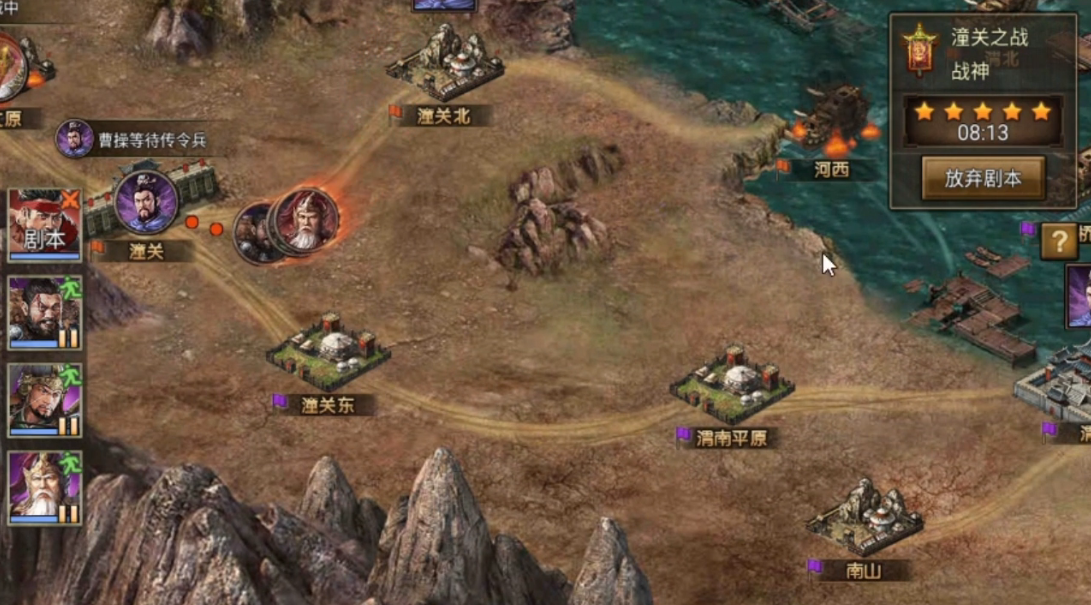Select the flaming white-bearded army token on the road
Viewport: 1091px width, 605px height.
[x=304, y=222]
